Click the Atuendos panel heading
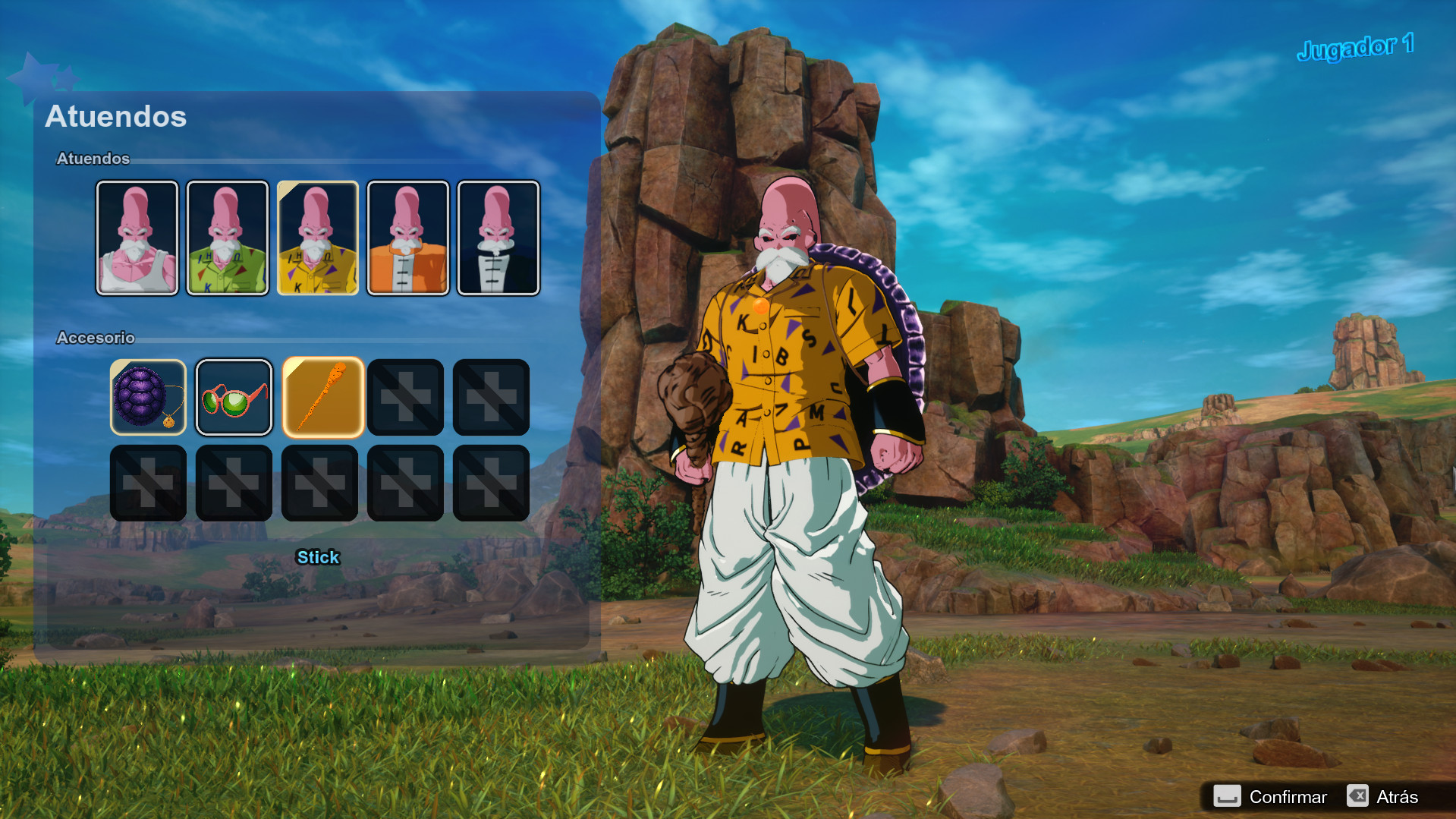Screen dimensions: 1456x819 coord(117,116)
